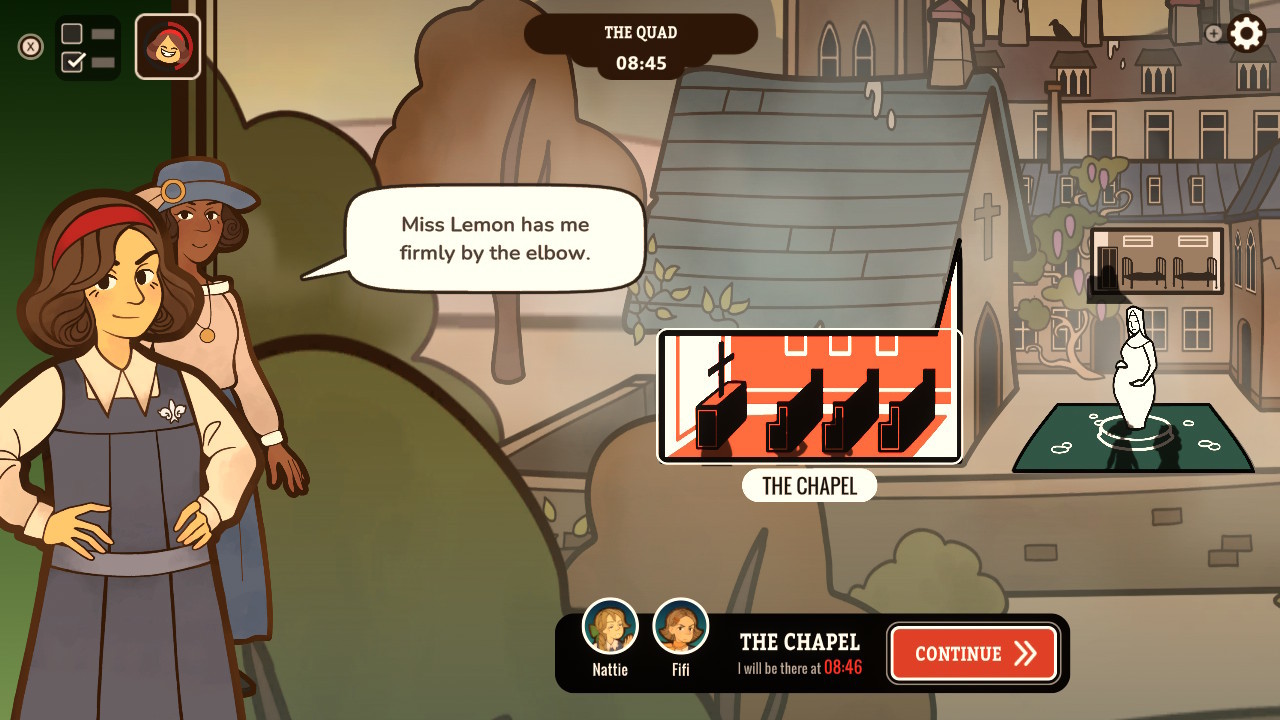Viewport: 1280px width, 720px height.
Task: Click the plus zoom icon near the gear
Action: click(x=1213, y=33)
